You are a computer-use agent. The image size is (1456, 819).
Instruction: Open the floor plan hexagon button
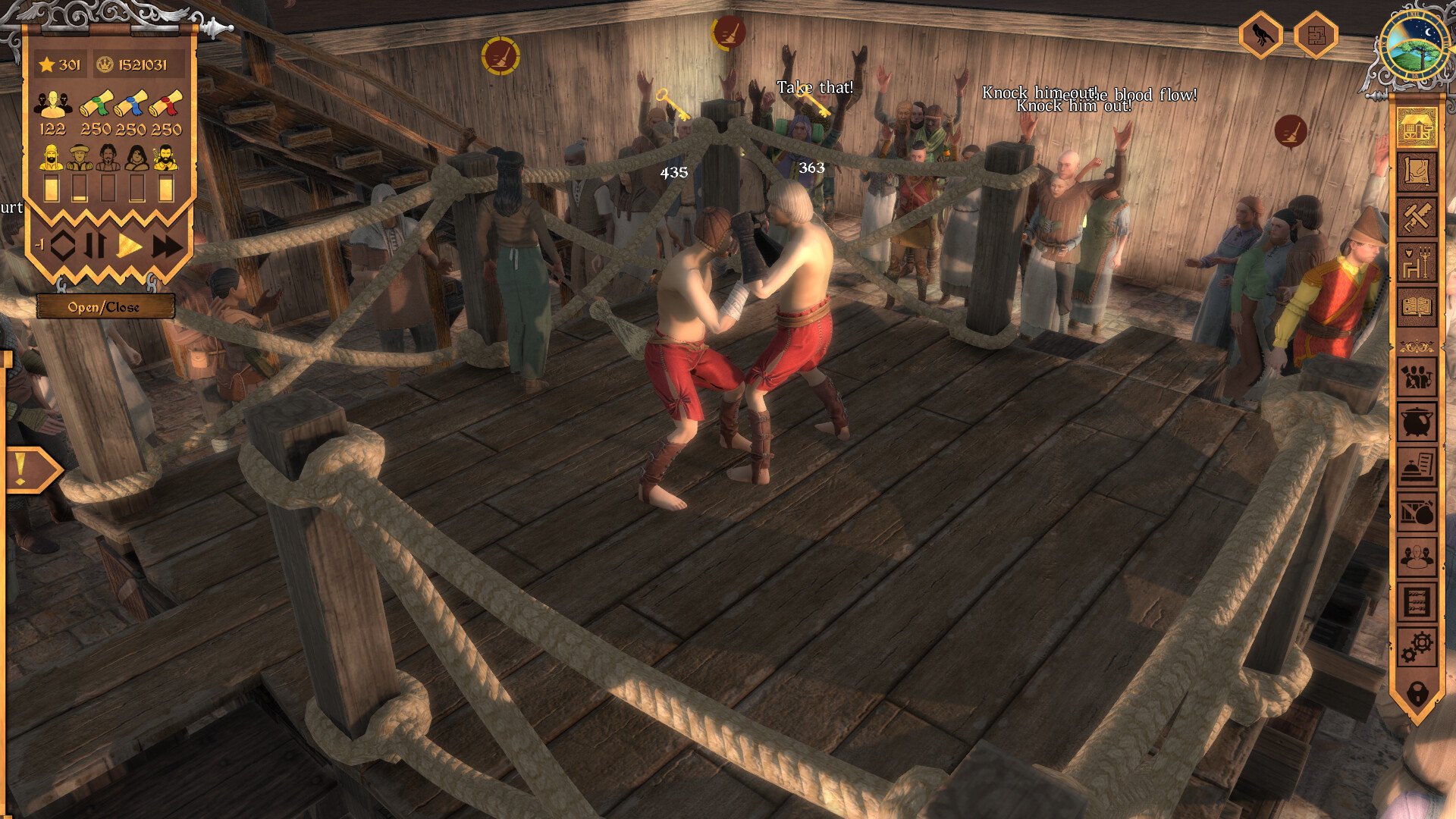click(x=1315, y=35)
